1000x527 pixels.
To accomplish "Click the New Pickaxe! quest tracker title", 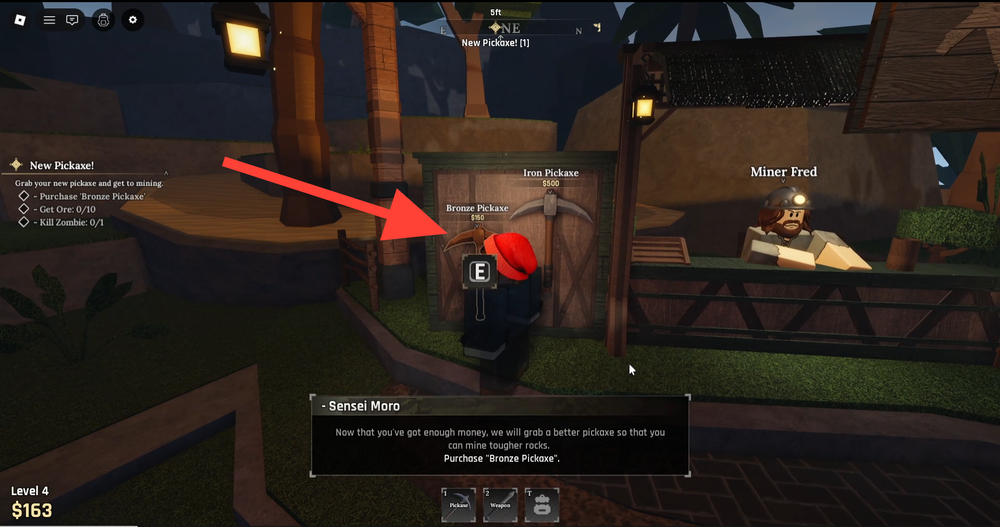I will pos(62,165).
